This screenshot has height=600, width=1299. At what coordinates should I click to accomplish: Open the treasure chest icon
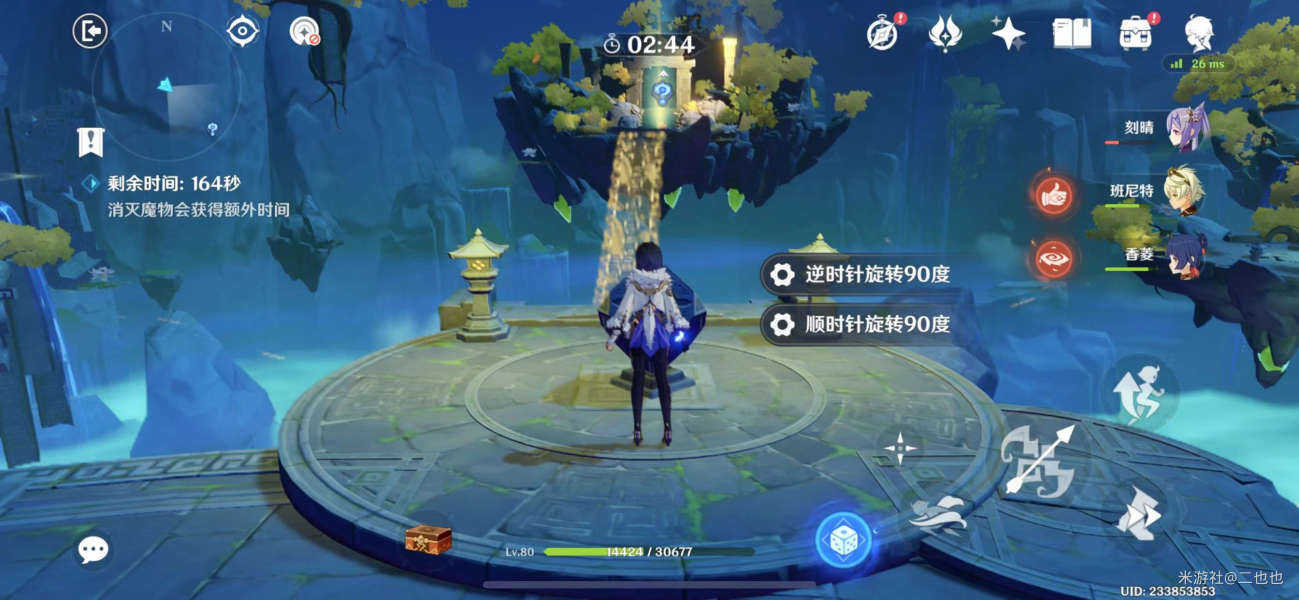[428, 539]
